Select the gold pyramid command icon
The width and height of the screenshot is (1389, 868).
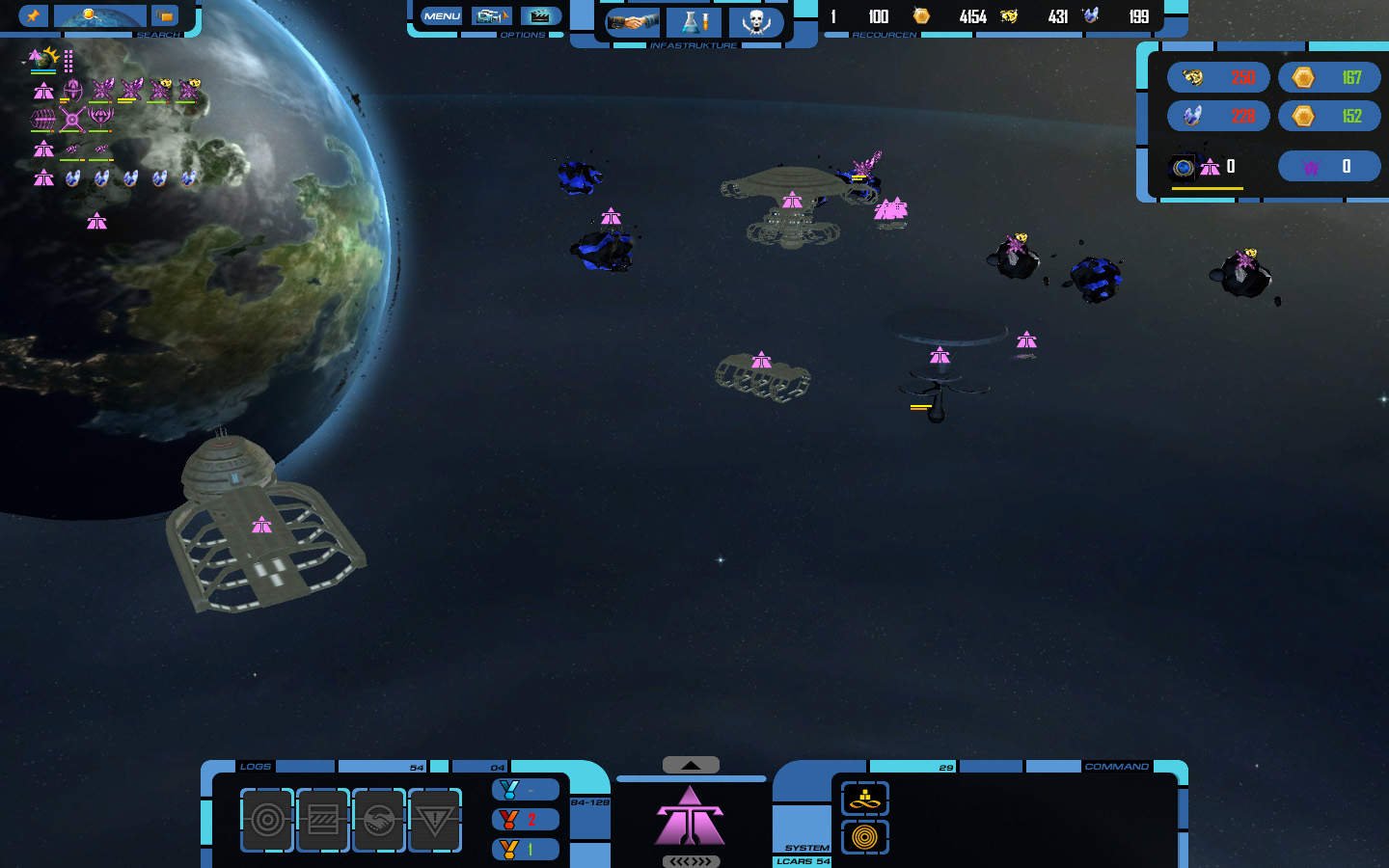[x=865, y=799]
